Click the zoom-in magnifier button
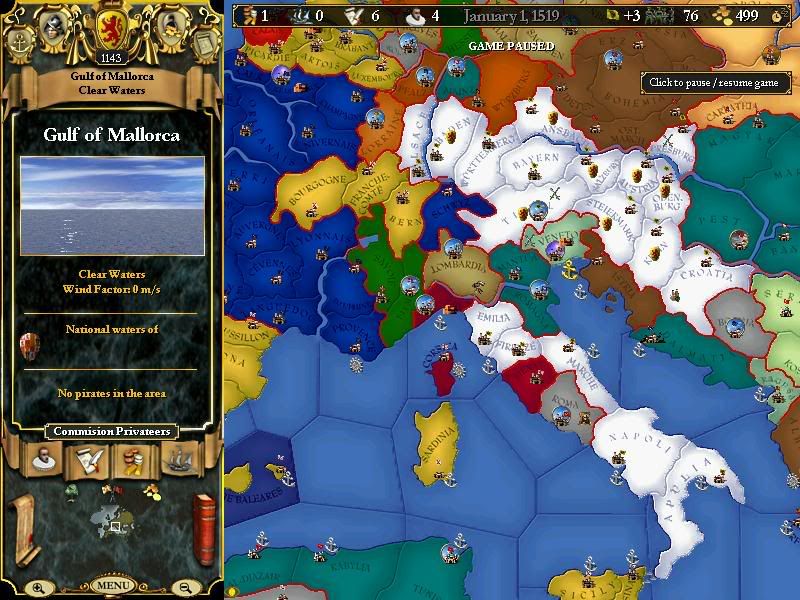The image size is (800, 600). coord(38,588)
